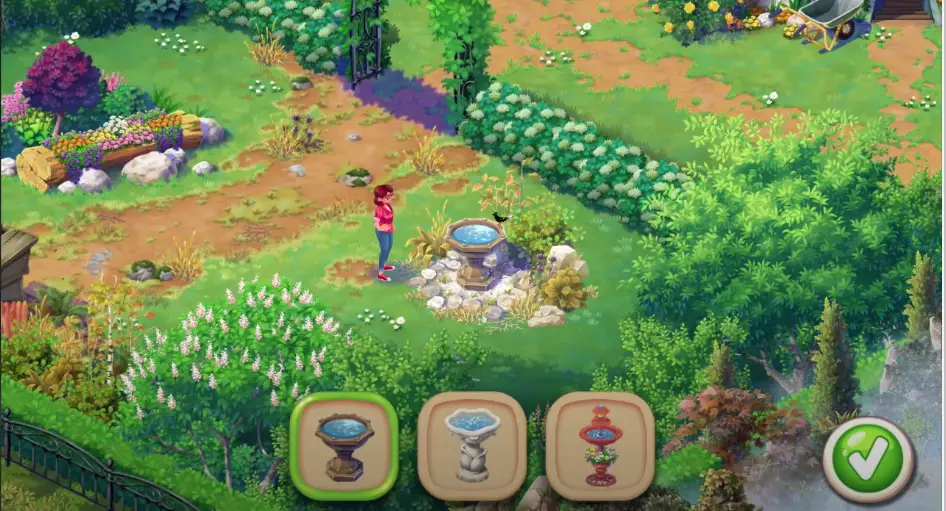This screenshot has height=511, width=946.
Task: Pick the red ornate fountain birdbath
Action: click(x=600, y=446)
